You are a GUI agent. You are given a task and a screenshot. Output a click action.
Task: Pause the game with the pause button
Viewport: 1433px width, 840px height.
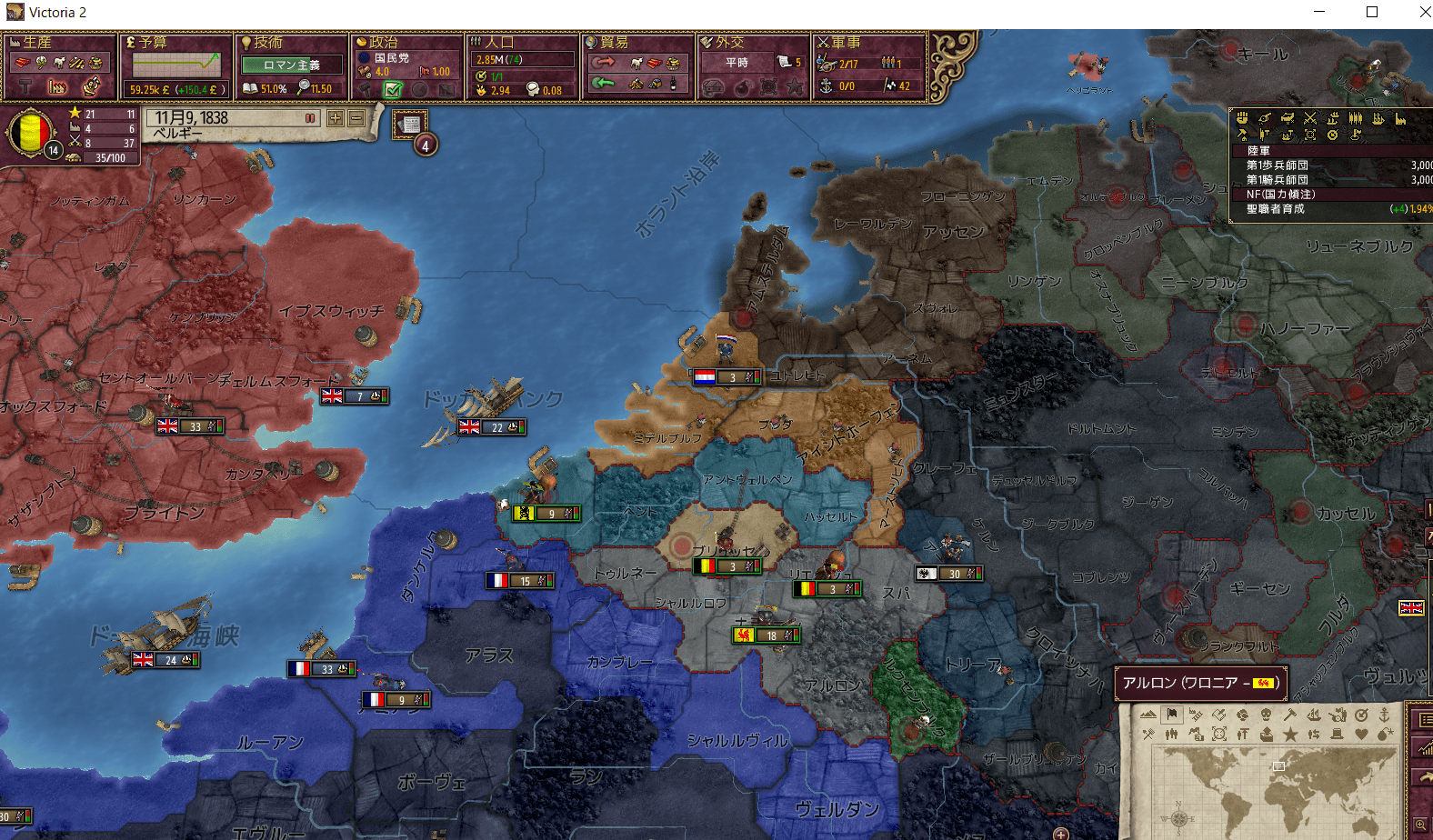309,118
